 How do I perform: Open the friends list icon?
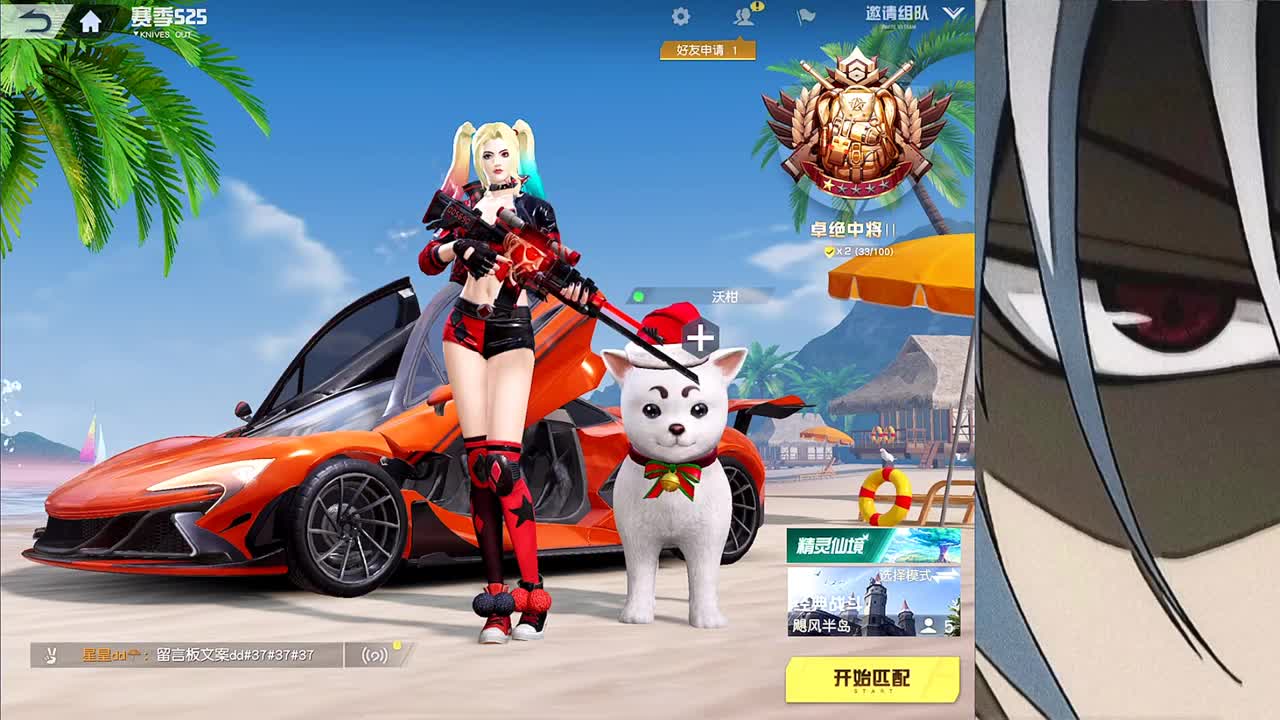(744, 17)
